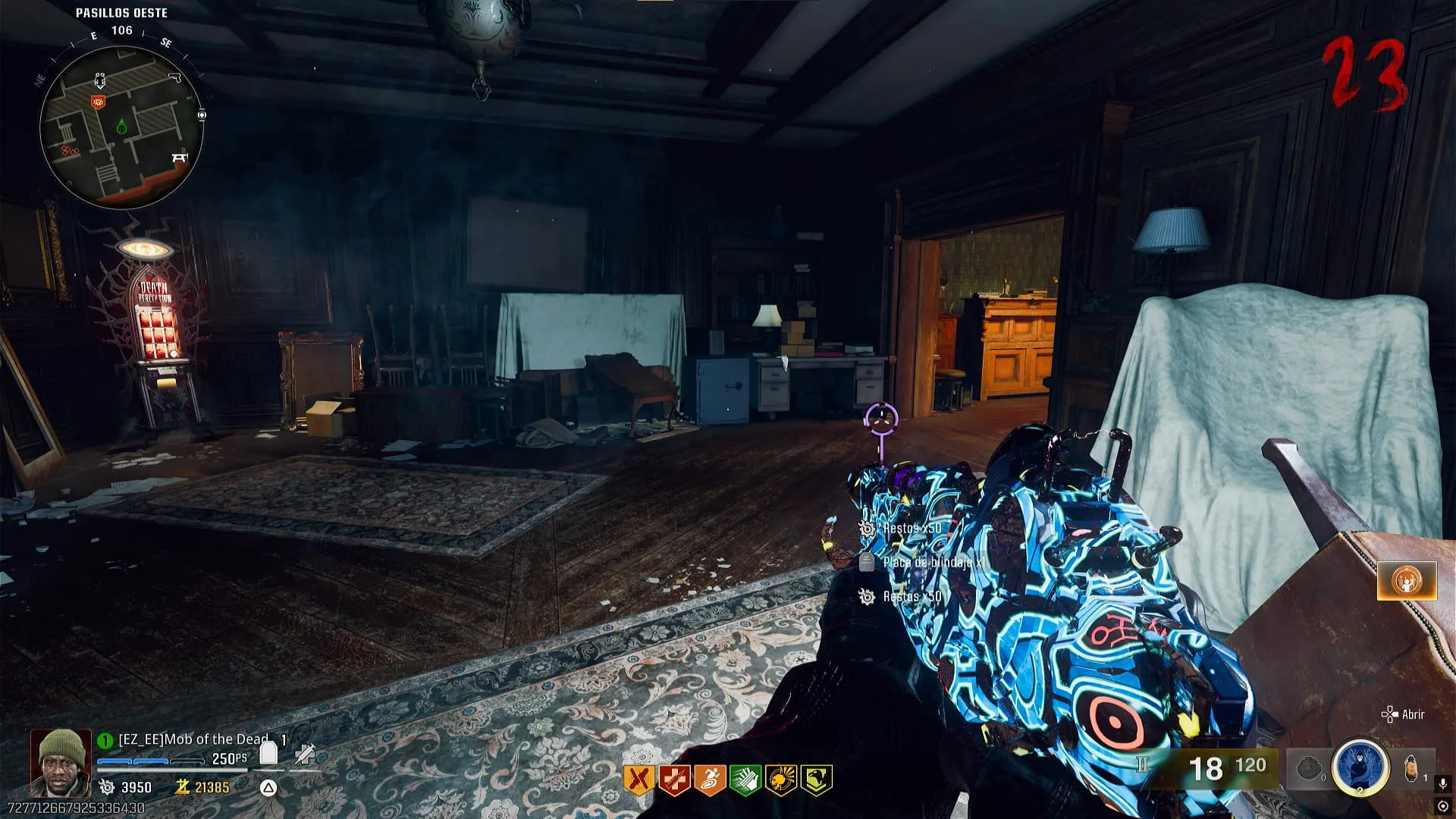
Task: Click the red cross Juggernog perk icon
Action: pyautogui.click(x=673, y=780)
